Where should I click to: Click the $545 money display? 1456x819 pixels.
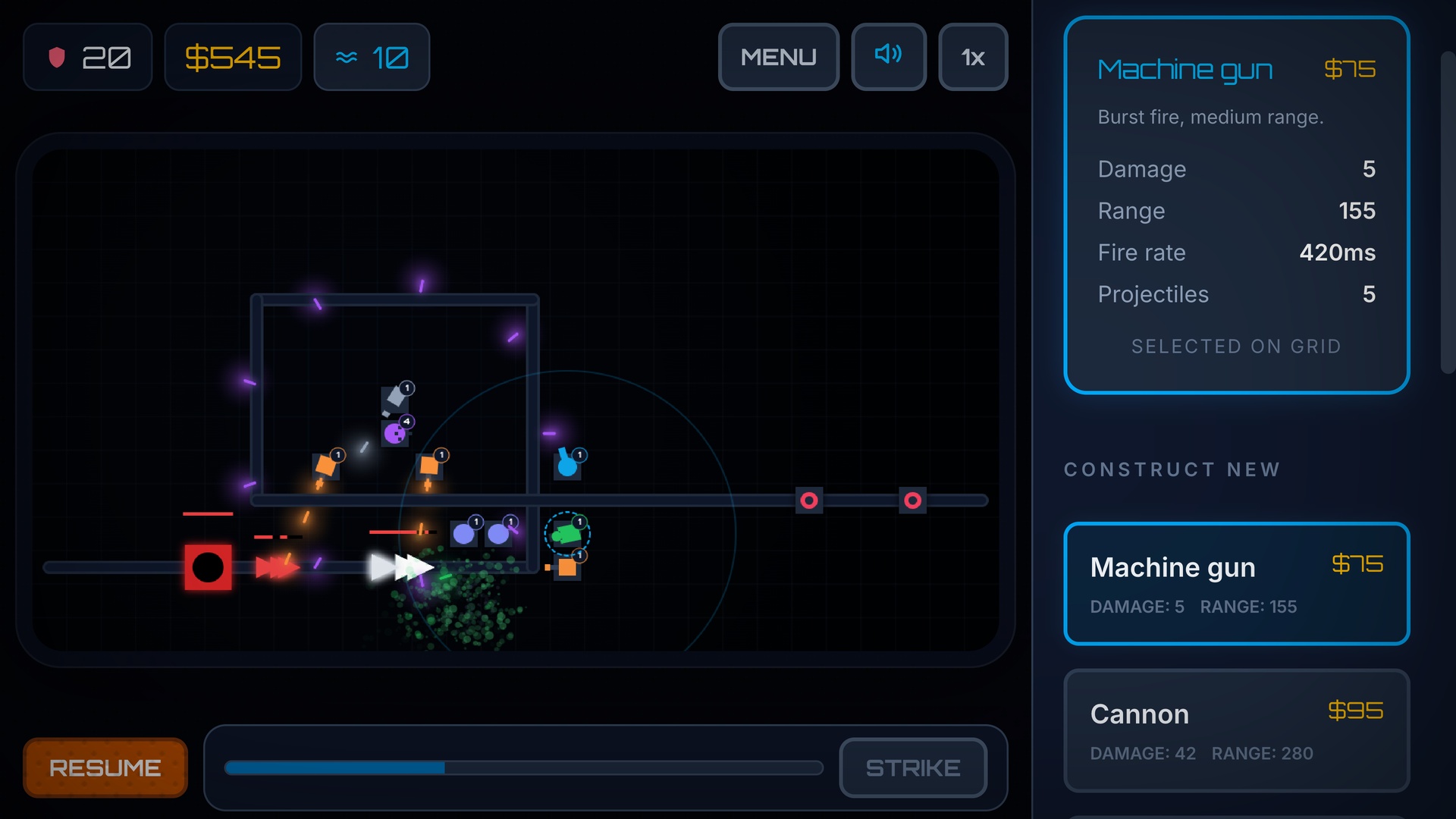click(233, 56)
